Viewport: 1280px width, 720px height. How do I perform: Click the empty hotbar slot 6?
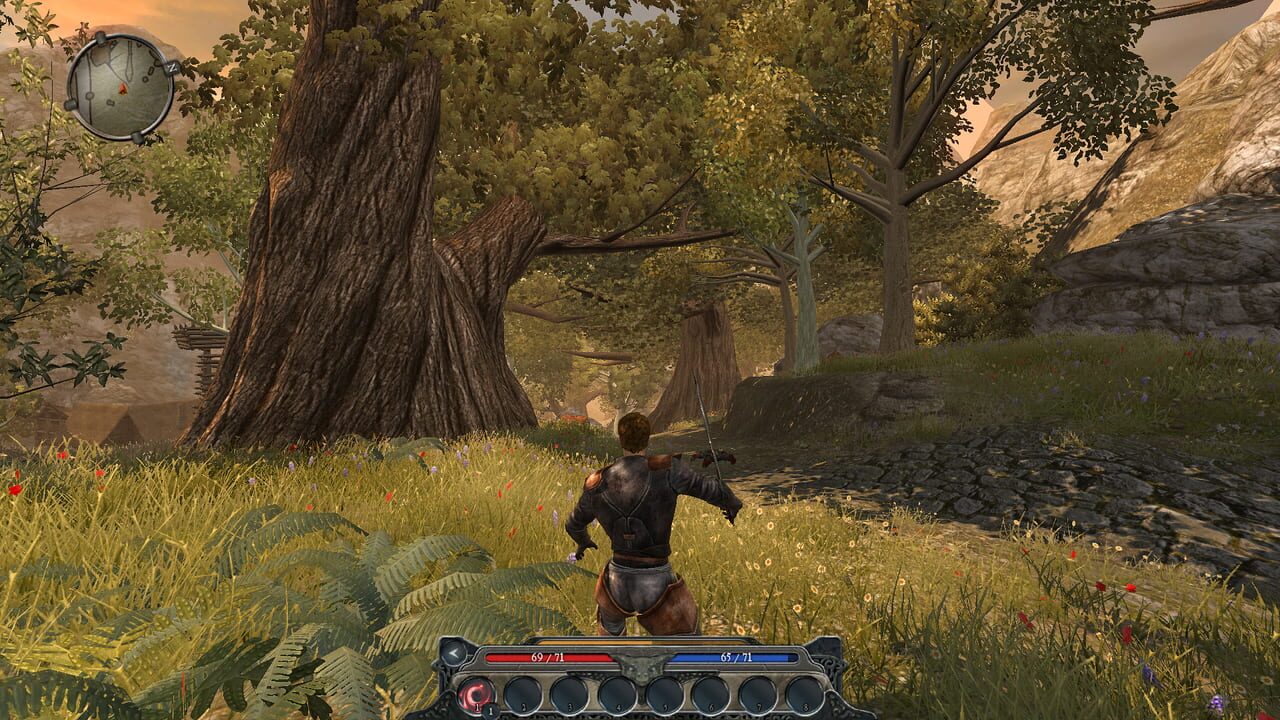pos(711,691)
